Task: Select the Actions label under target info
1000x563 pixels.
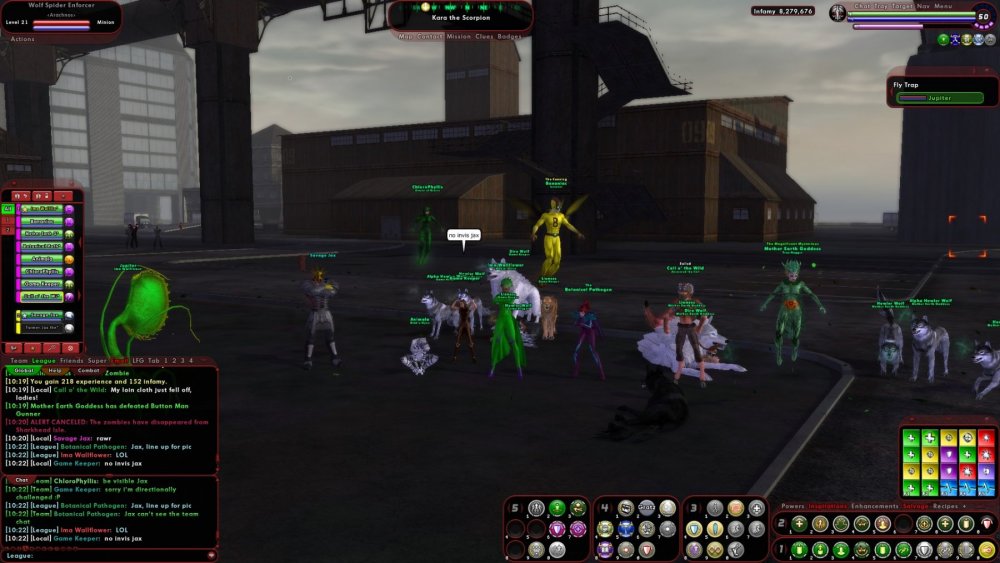Action: [22, 39]
